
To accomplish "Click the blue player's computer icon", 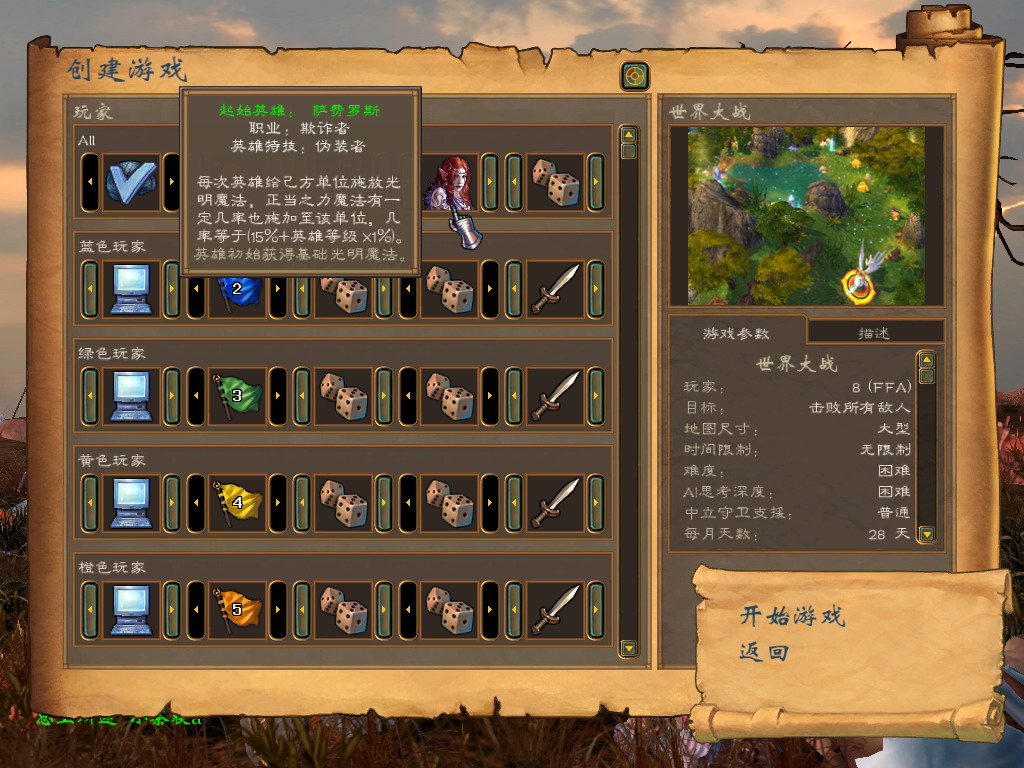I will point(131,289).
